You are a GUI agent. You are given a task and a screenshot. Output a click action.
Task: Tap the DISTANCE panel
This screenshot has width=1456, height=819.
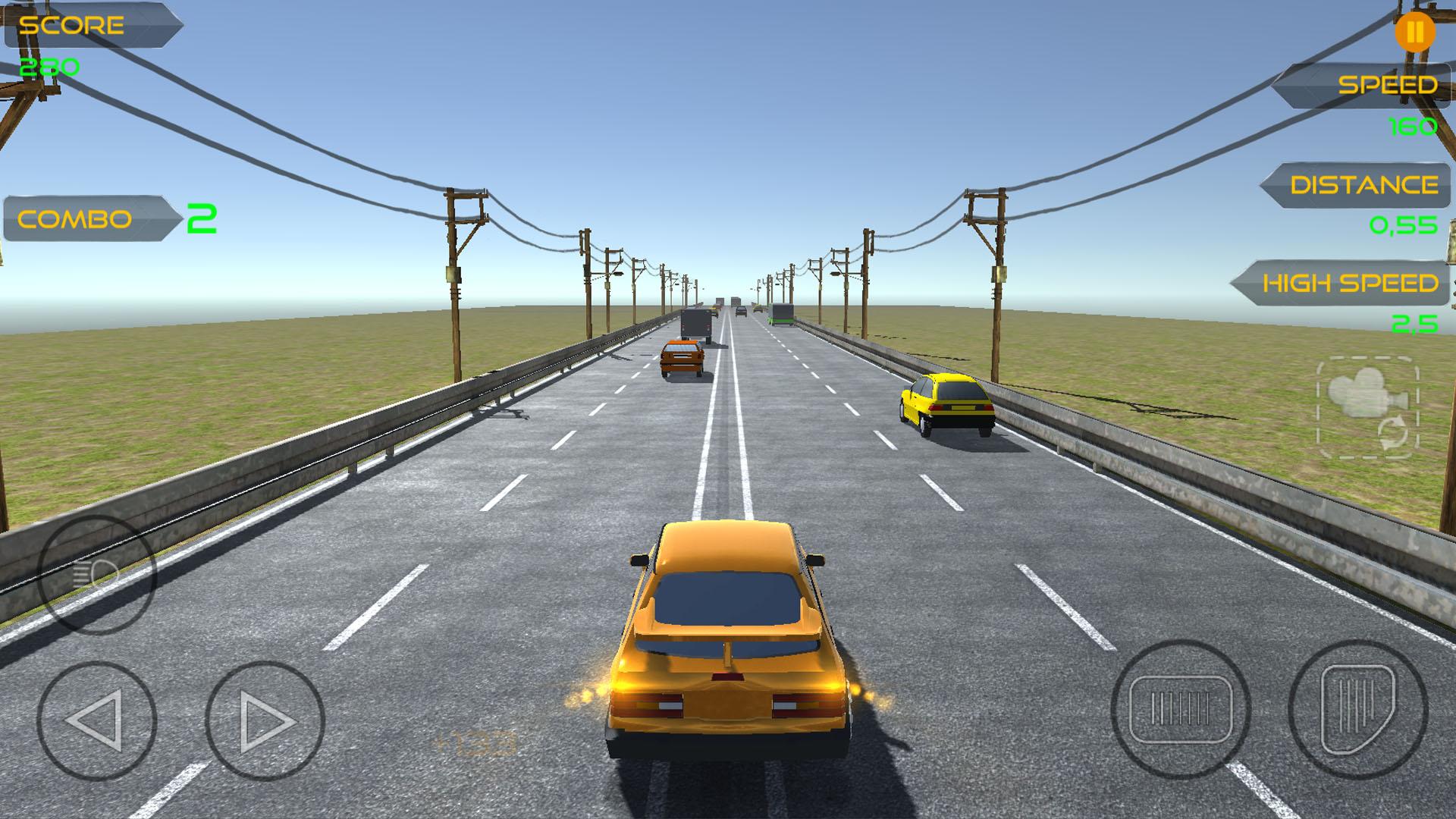1357,184
